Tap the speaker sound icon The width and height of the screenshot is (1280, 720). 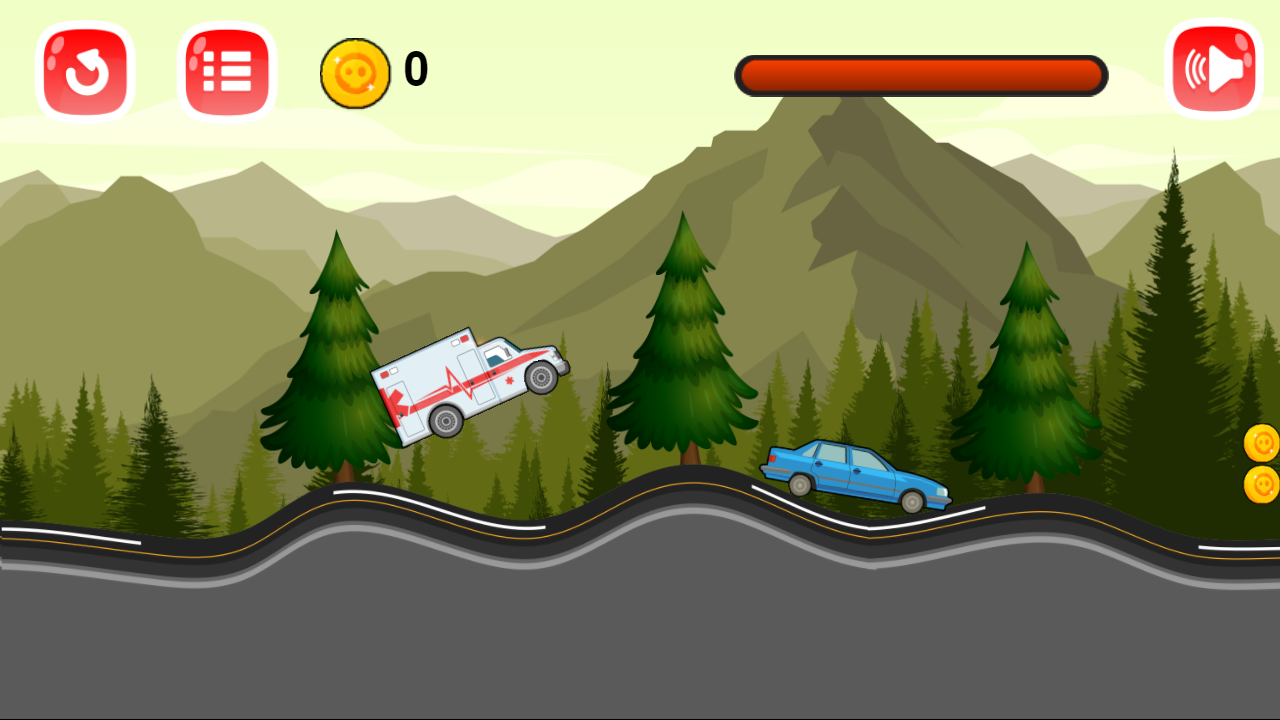click(1213, 70)
